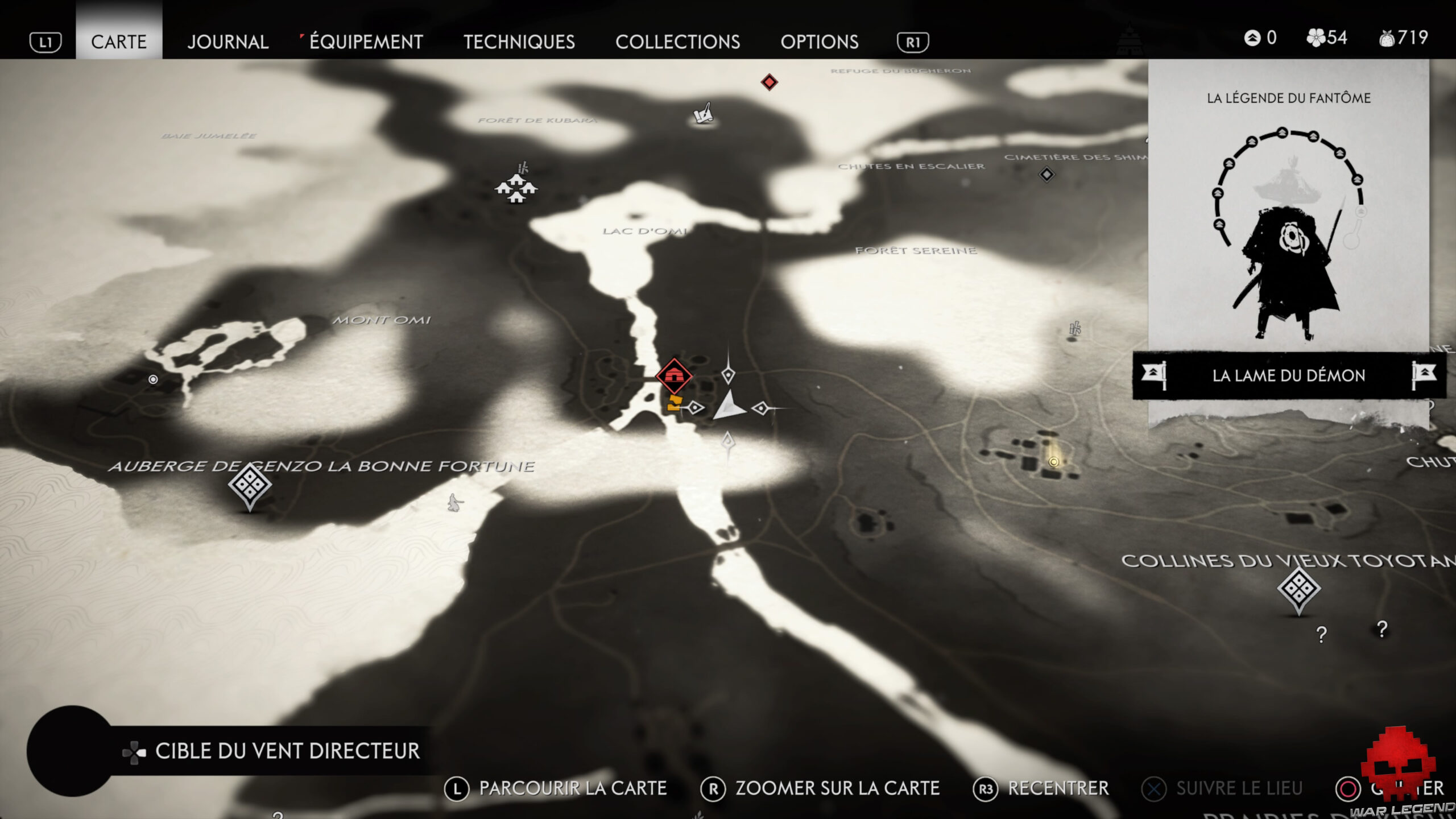The width and height of the screenshot is (1456, 819).
Task: Open the La Lame du Démon legend banner
Action: [x=1288, y=375]
